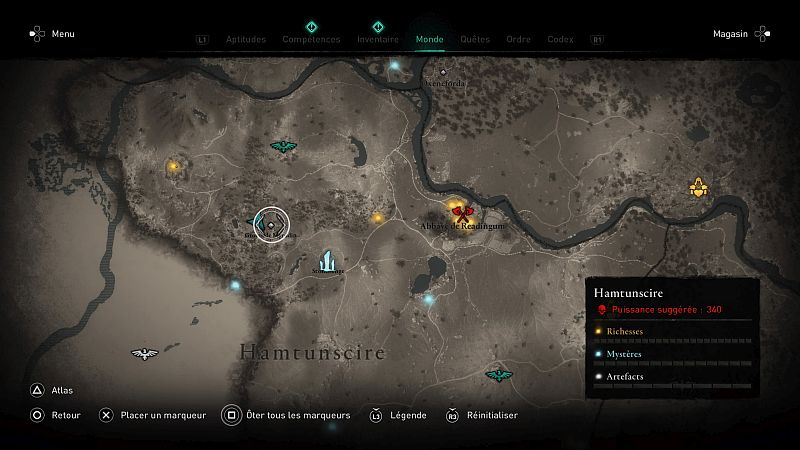Select the Stonehenge map marker

pos(327,260)
